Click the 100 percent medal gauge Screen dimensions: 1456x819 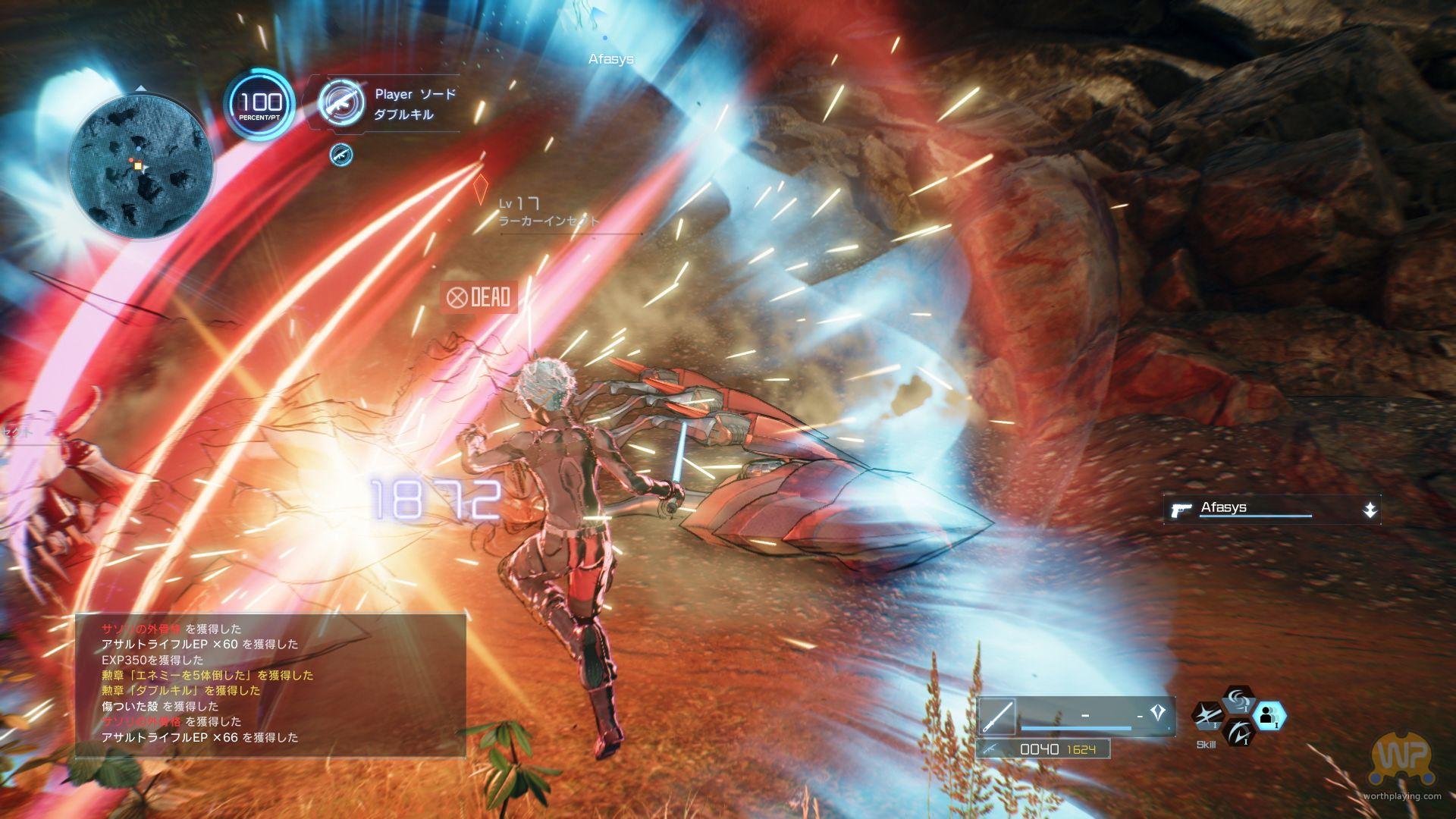260,105
